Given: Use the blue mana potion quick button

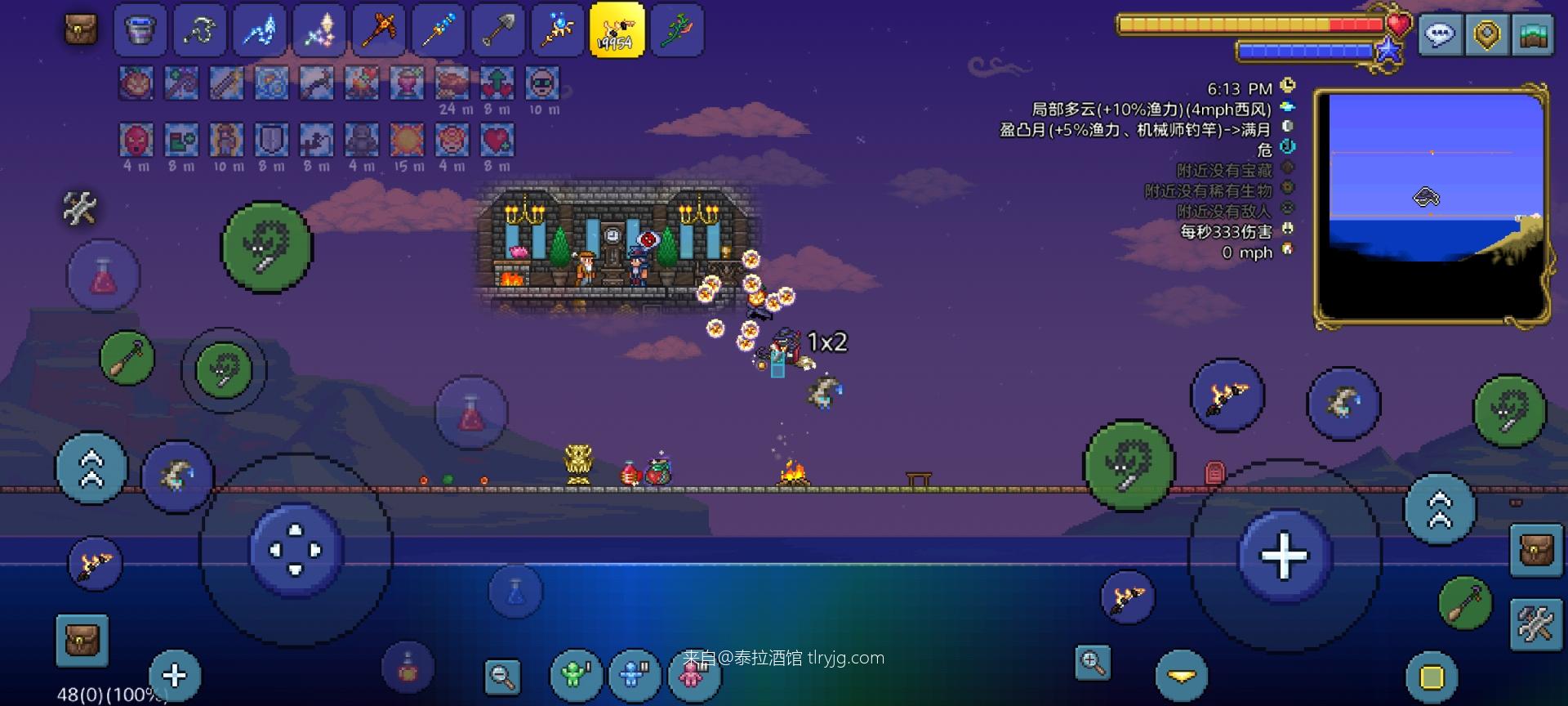Looking at the screenshot, I should click(515, 592).
